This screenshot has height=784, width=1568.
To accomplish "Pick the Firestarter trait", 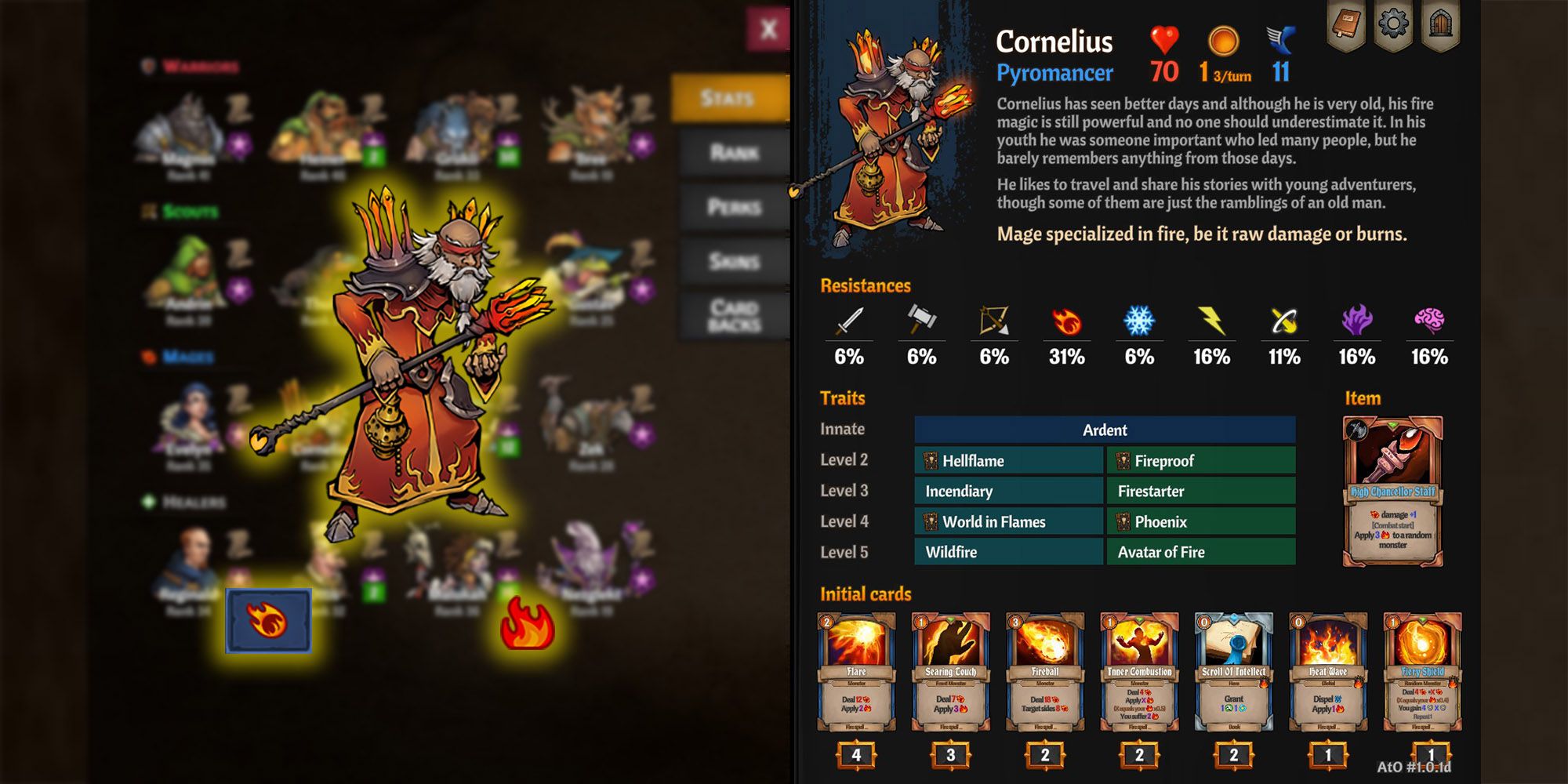I will [1201, 492].
